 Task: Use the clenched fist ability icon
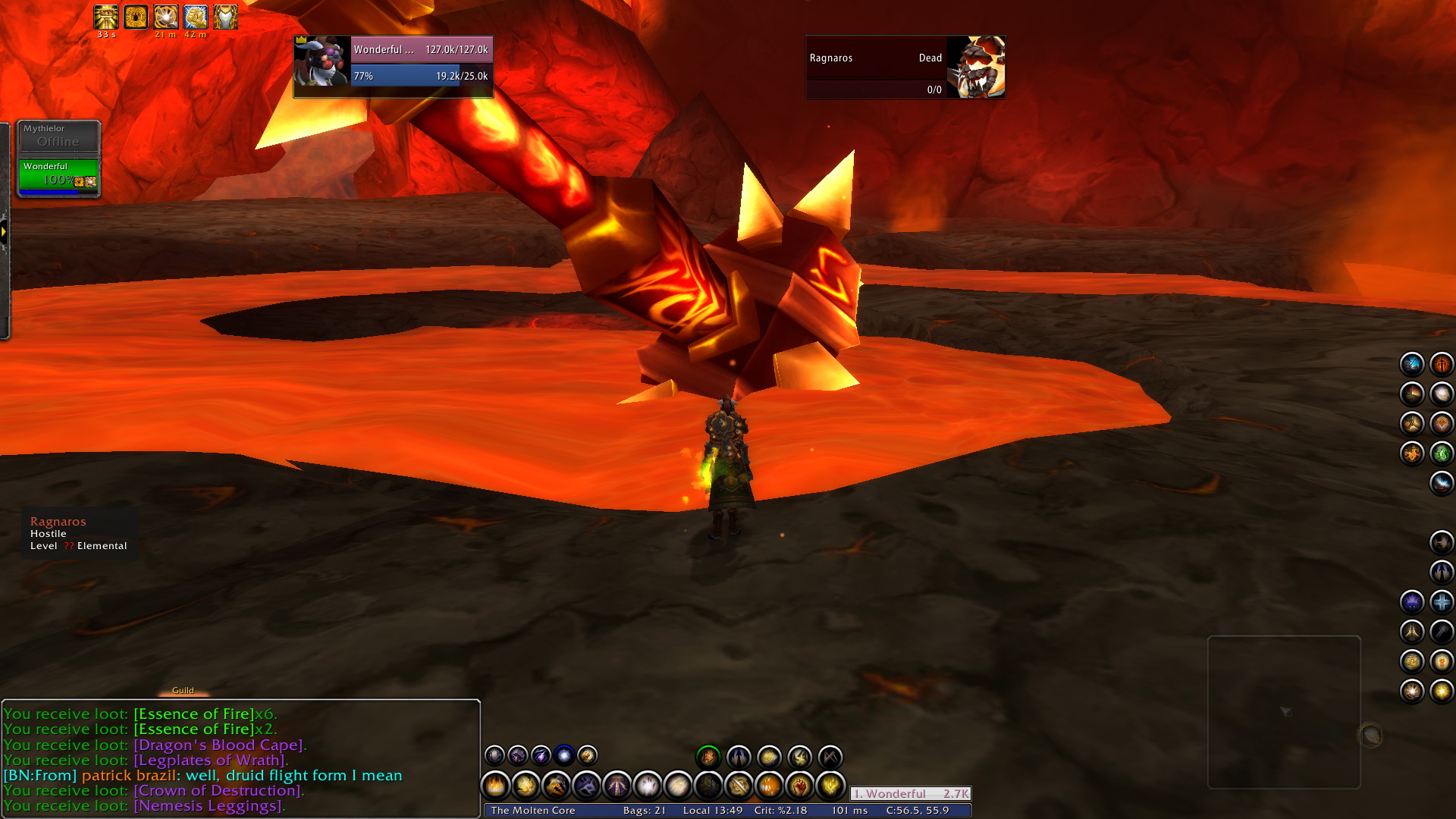(x=799, y=786)
